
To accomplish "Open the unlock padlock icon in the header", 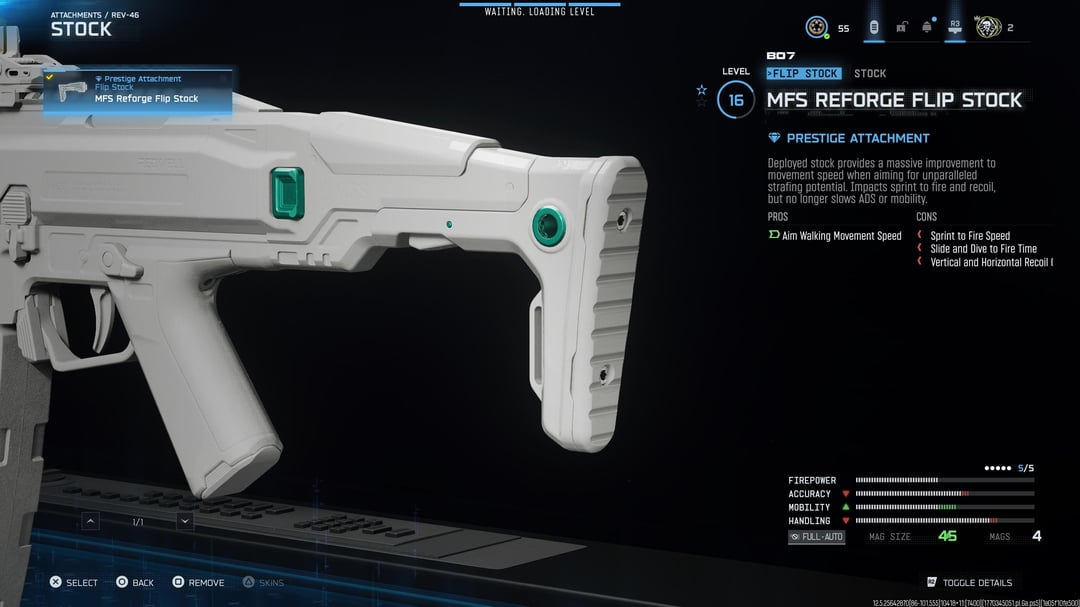I will point(901,27).
